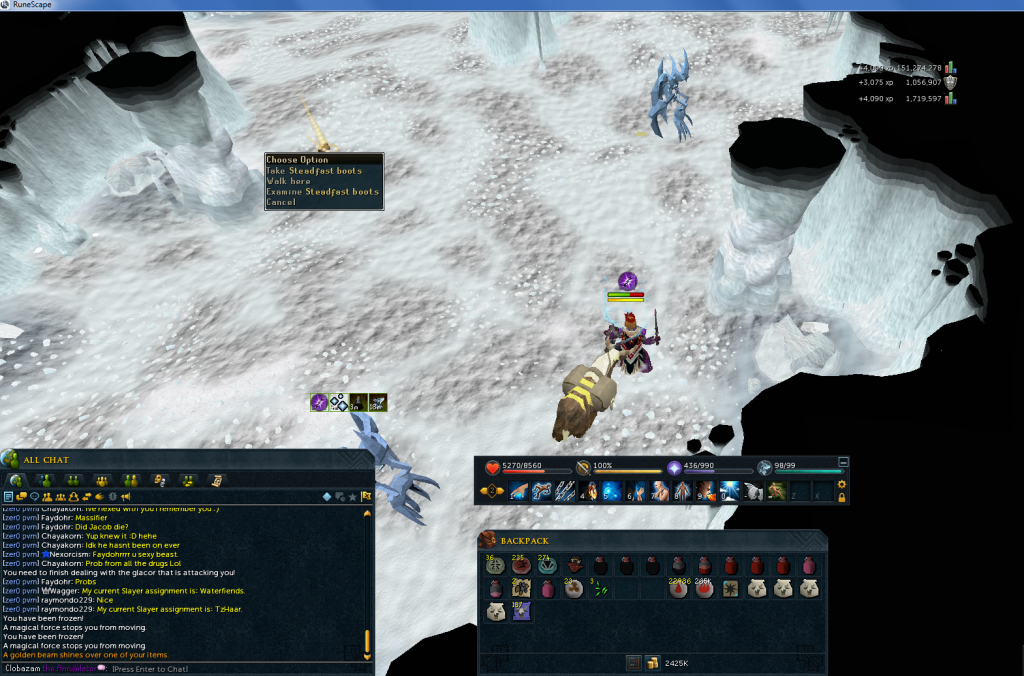This screenshot has width=1024, height=676.
Task: Click the flag icon at the chat toolbar's right
Action: point(366,496)
